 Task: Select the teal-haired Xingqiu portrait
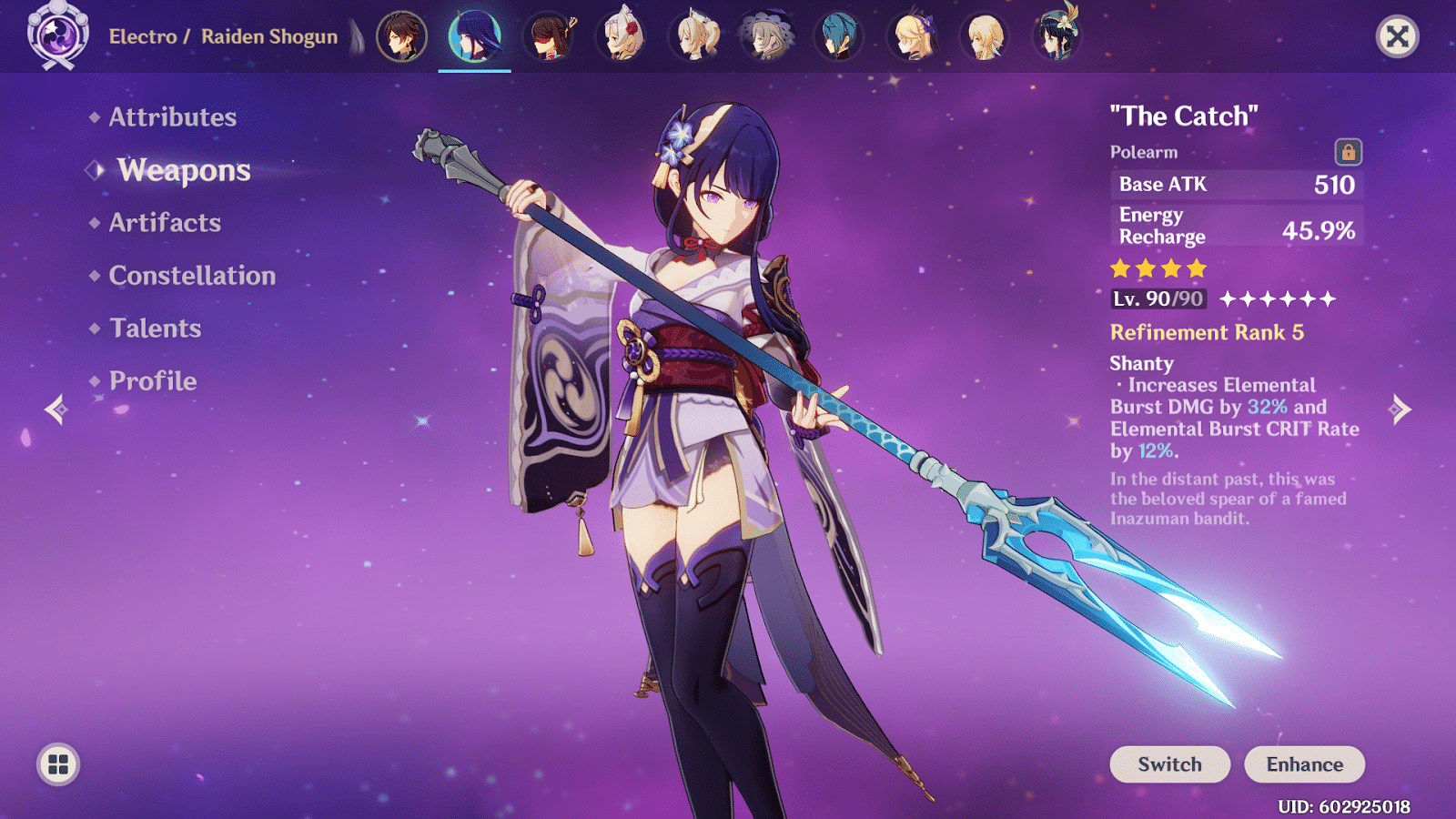pos(839,36)
